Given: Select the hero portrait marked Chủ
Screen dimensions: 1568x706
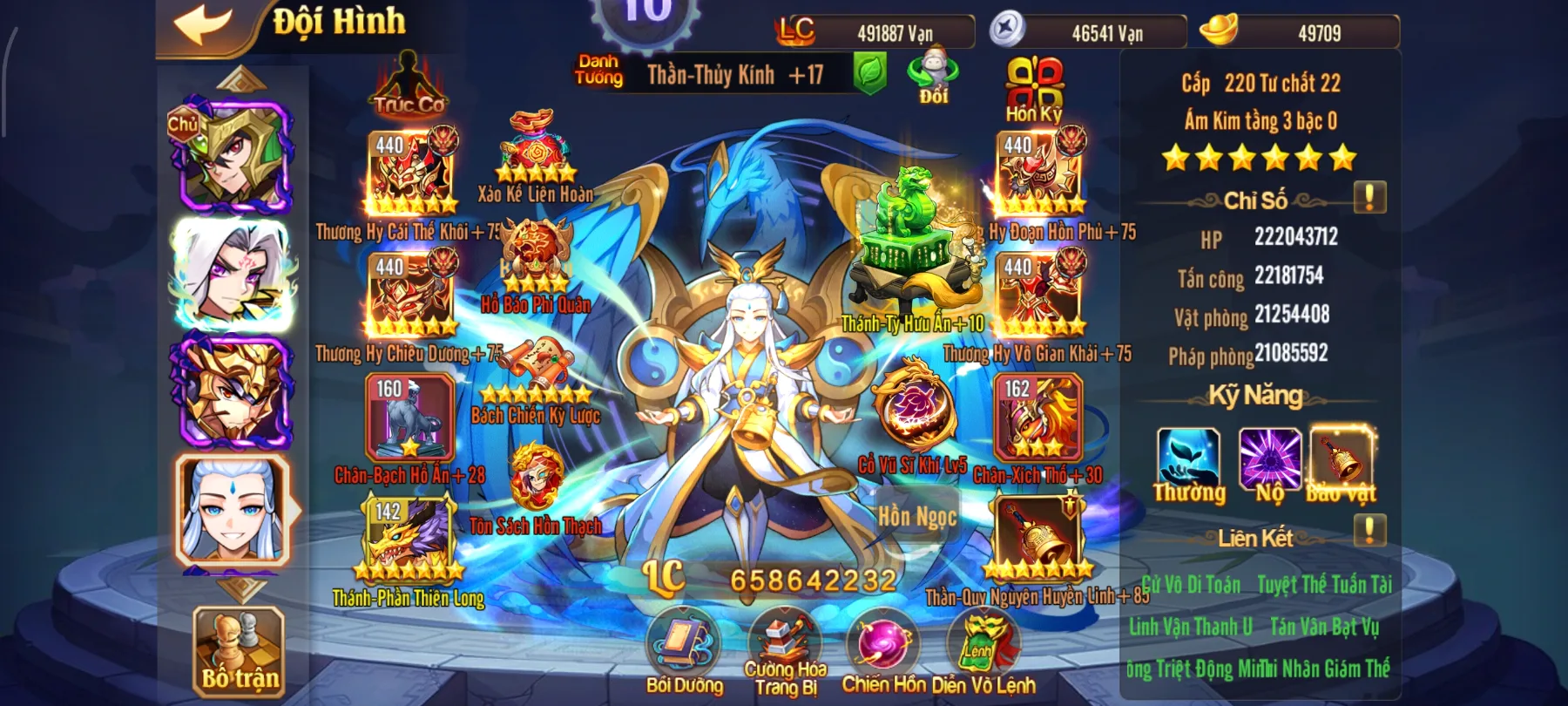Looking at the screenshot, I should click(231, 157).
